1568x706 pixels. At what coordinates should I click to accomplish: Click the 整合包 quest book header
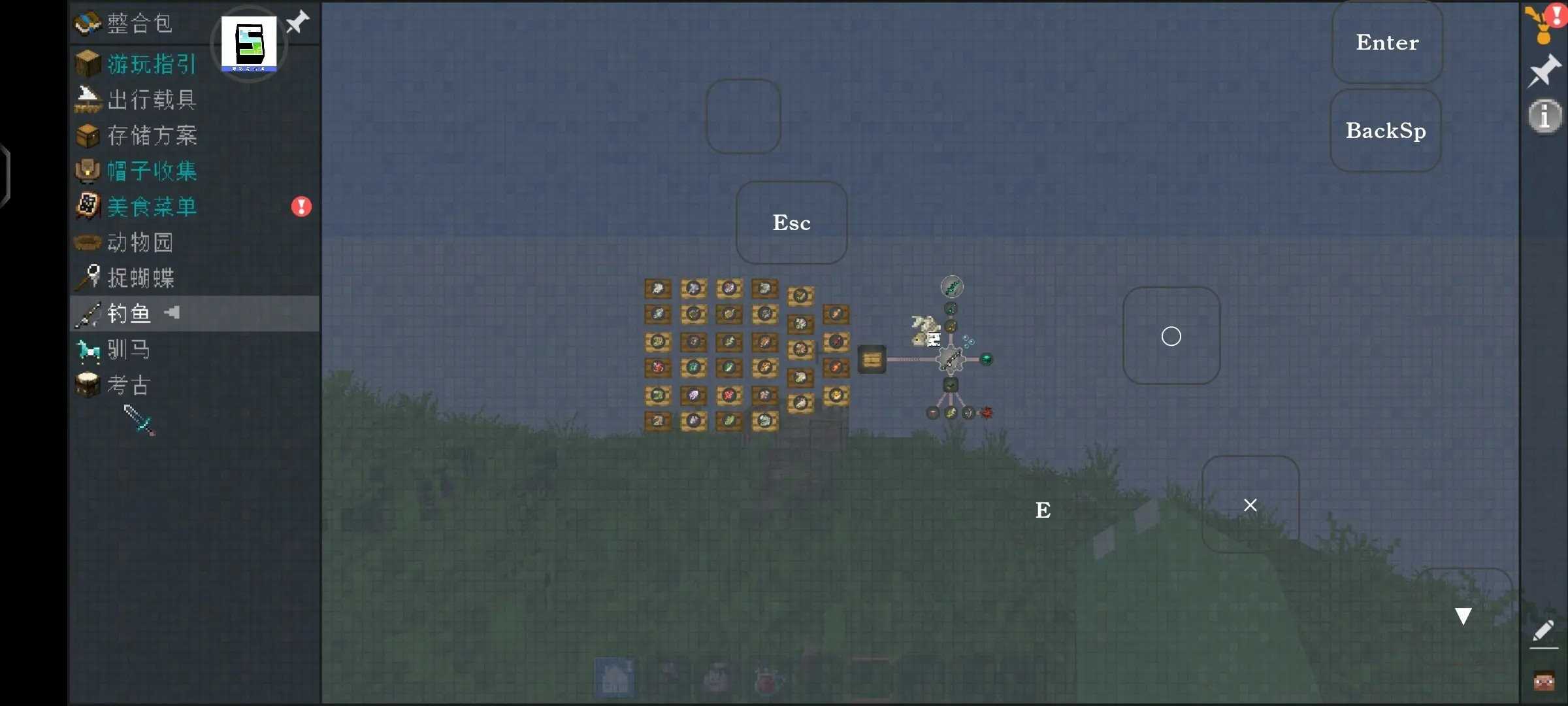coord(139,24)
